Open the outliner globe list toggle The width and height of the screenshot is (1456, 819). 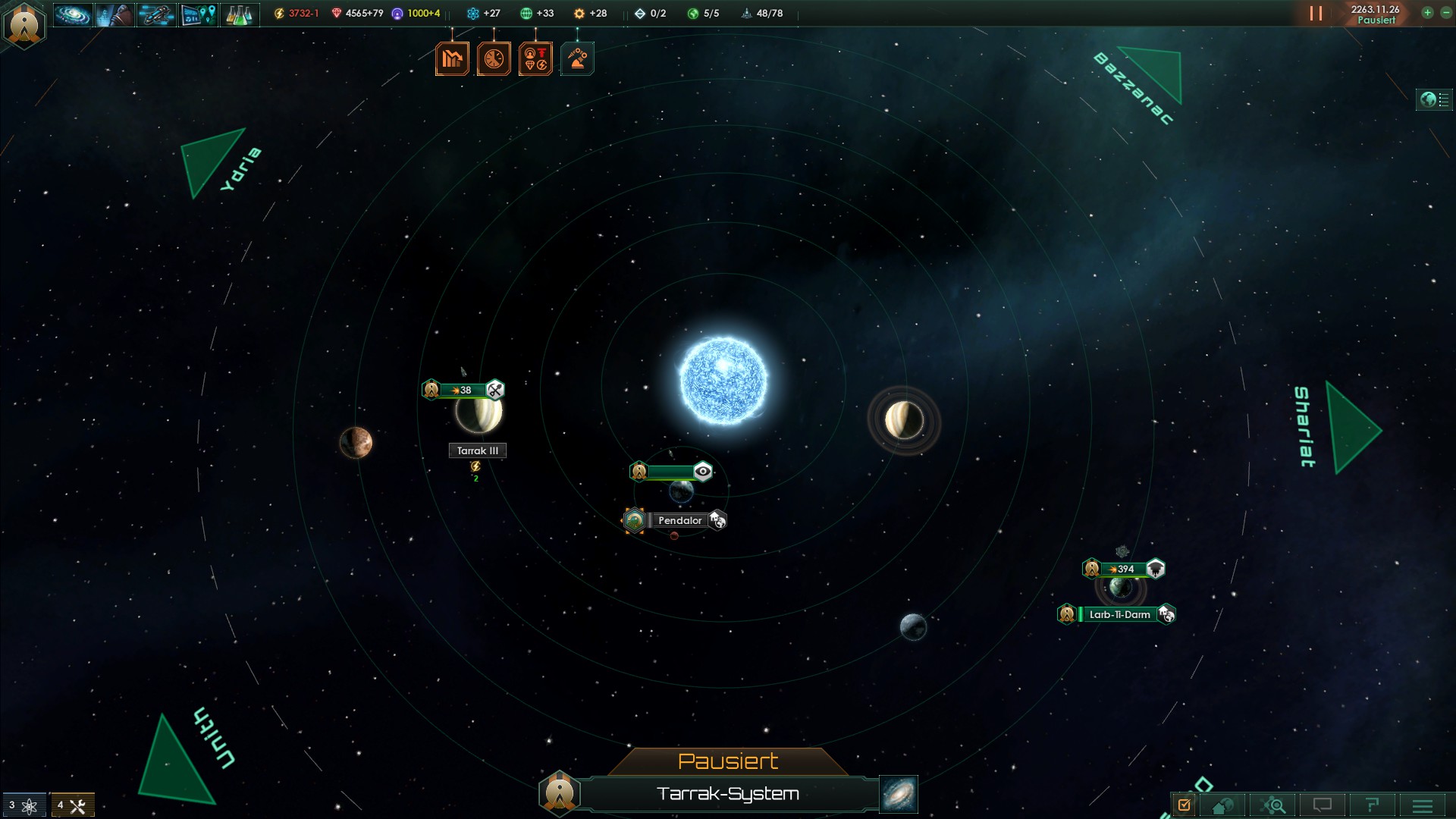[x=1434, y=99]
